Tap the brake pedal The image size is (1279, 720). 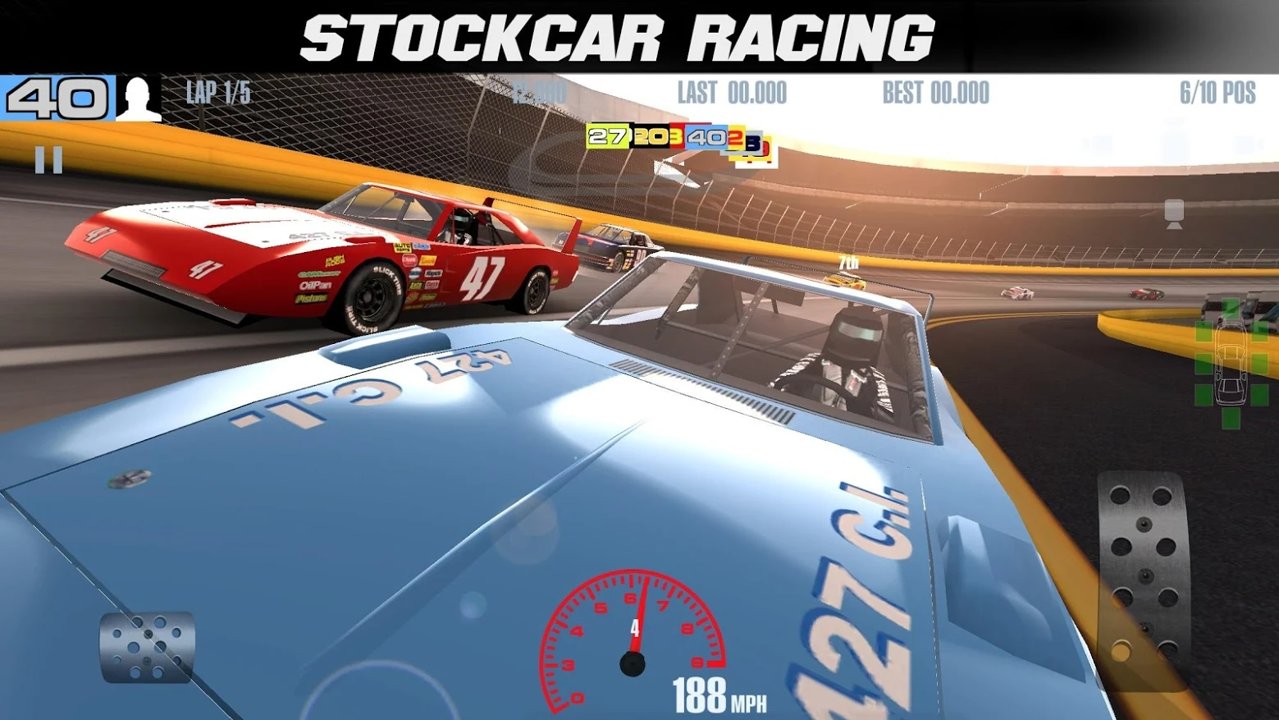coord(147,647)
